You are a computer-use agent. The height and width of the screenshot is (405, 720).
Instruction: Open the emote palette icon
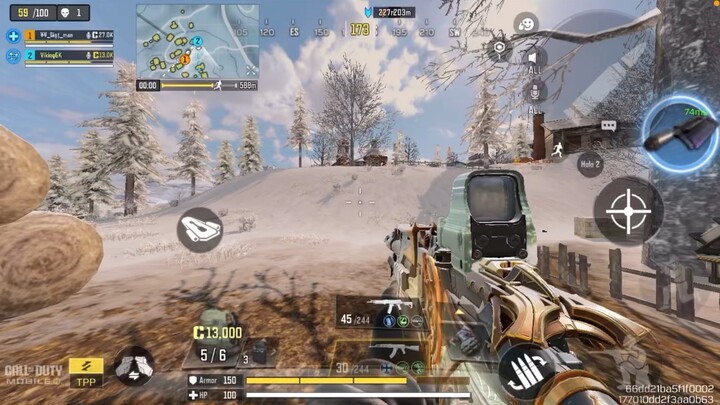click(x=525, y=23)
